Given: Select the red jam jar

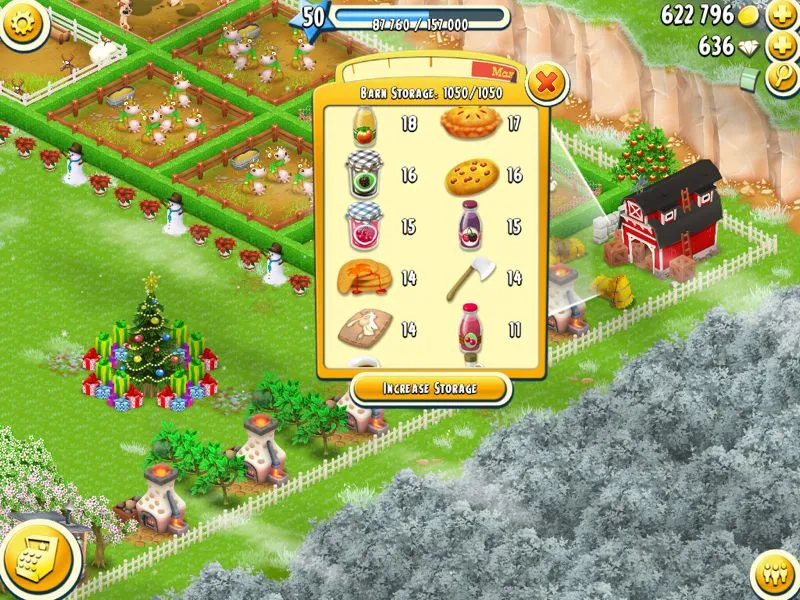Looking at the screenshot, I should pos(364,226).
